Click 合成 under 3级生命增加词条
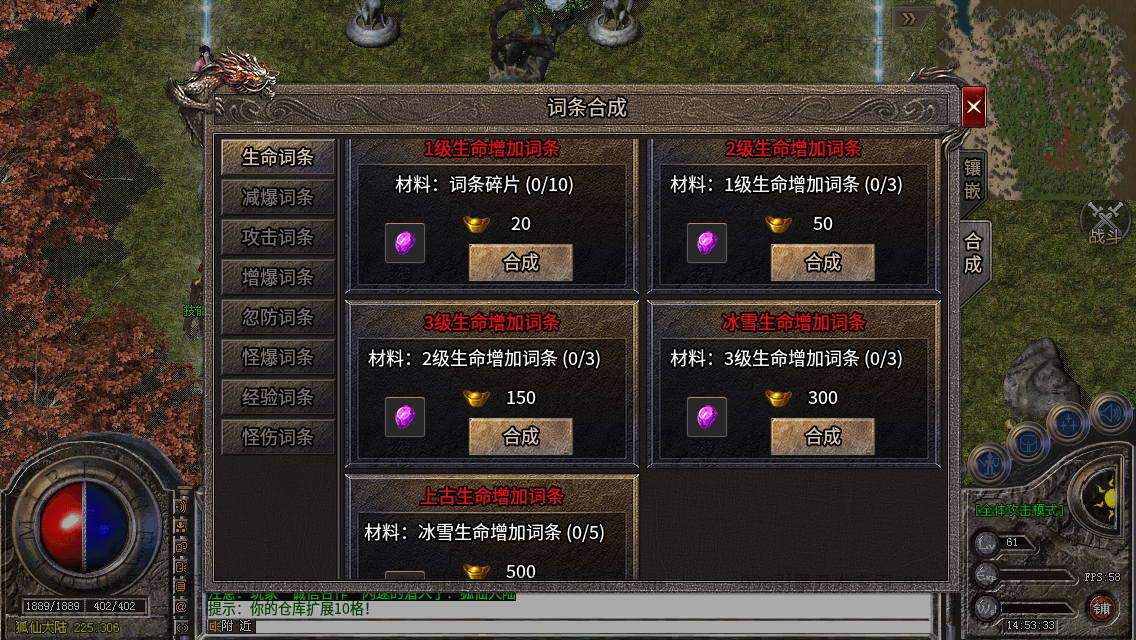1136x640 pixels. [x=521, y=436]
